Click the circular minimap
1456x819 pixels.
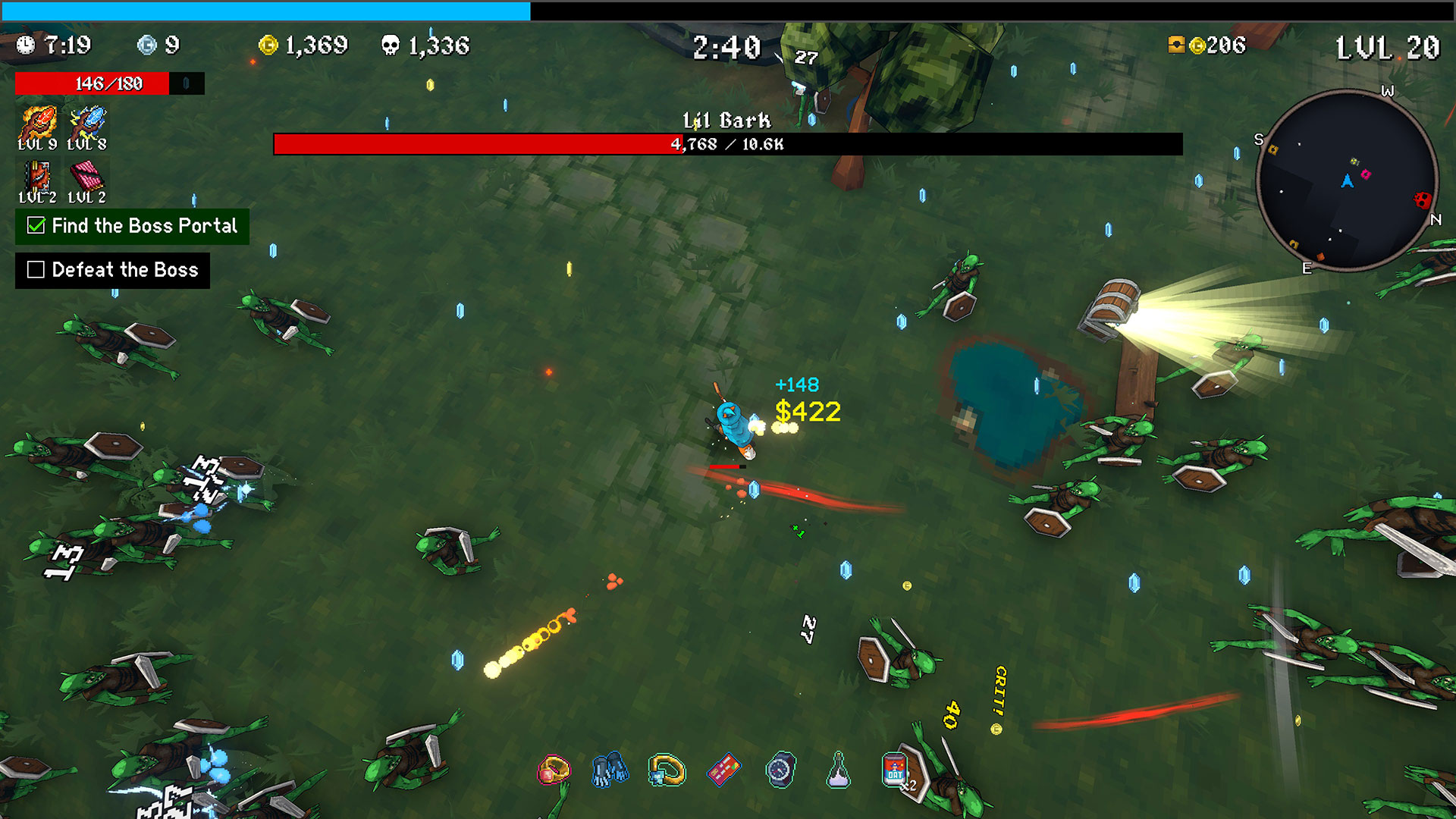tap(1347, 180)
